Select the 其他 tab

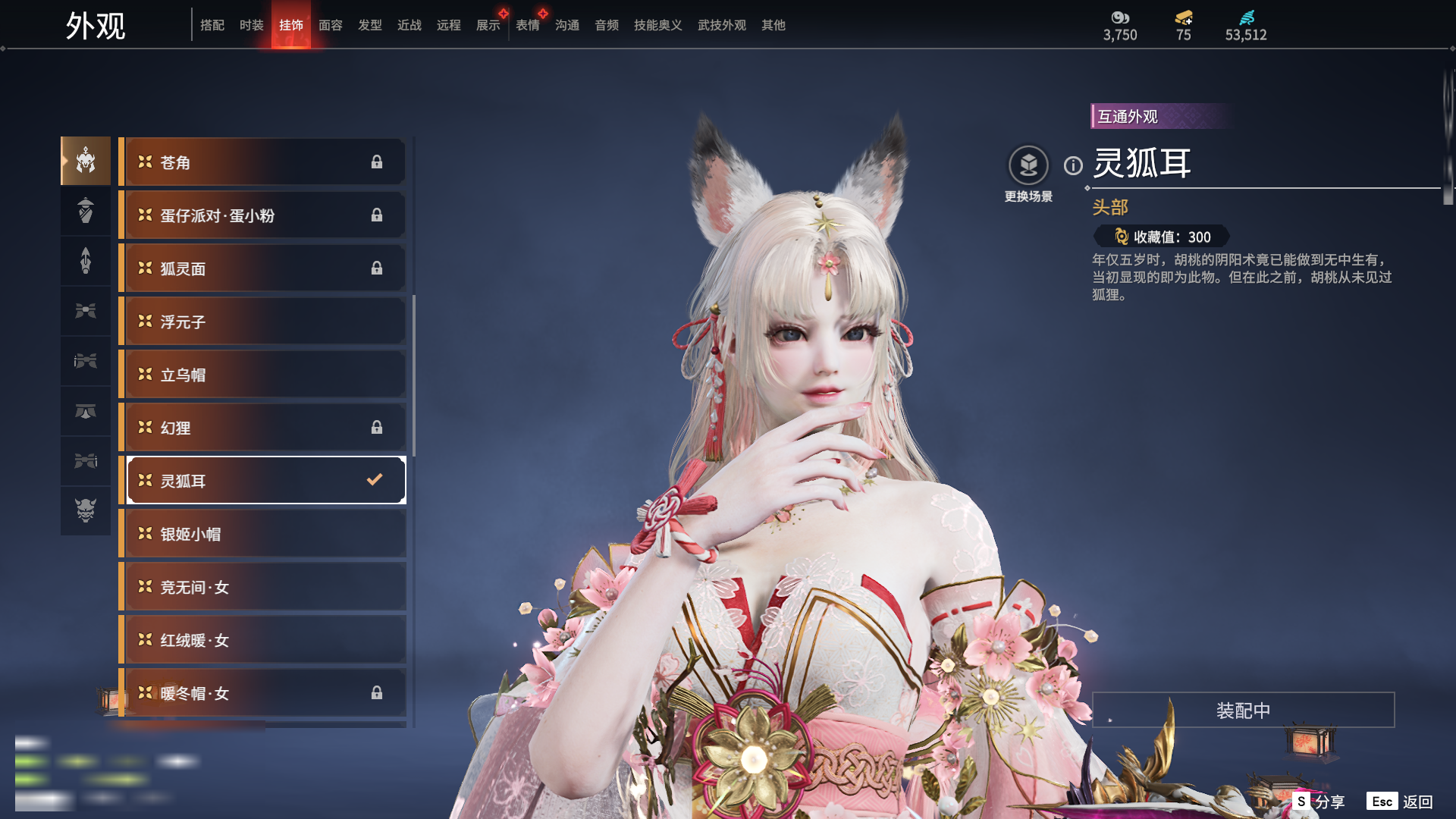coord(773,25)
